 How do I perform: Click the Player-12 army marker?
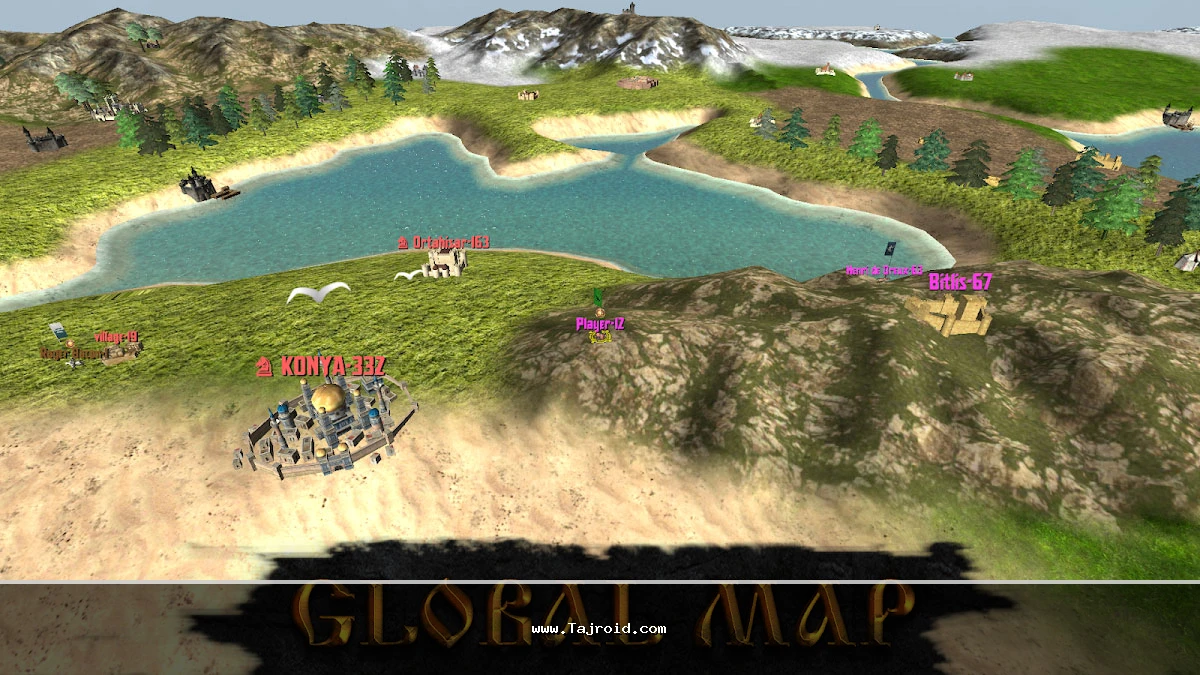[x=600, y=330]
